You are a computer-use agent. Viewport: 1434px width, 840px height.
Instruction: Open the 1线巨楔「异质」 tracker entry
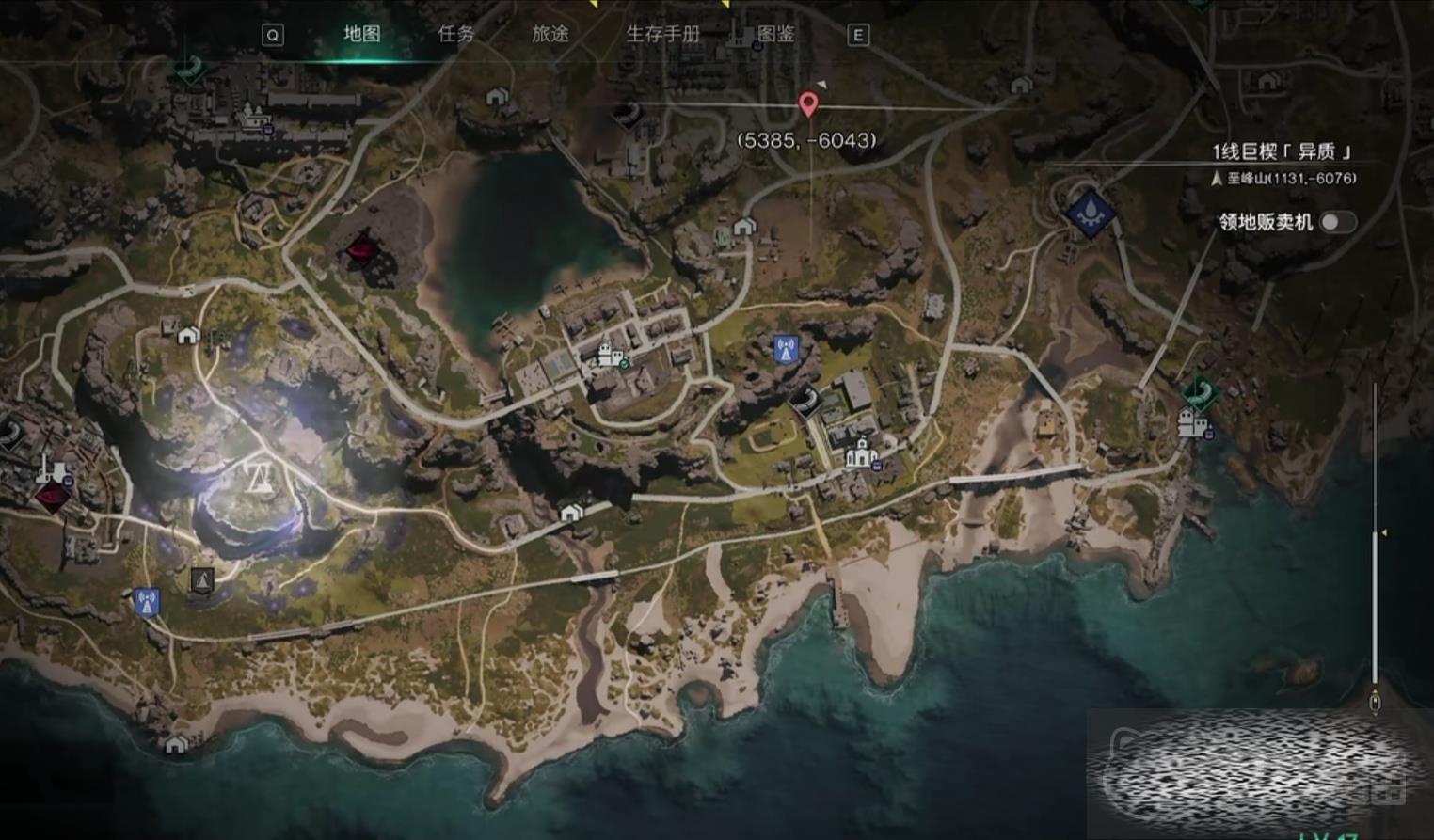click(x=1282, y=151)
